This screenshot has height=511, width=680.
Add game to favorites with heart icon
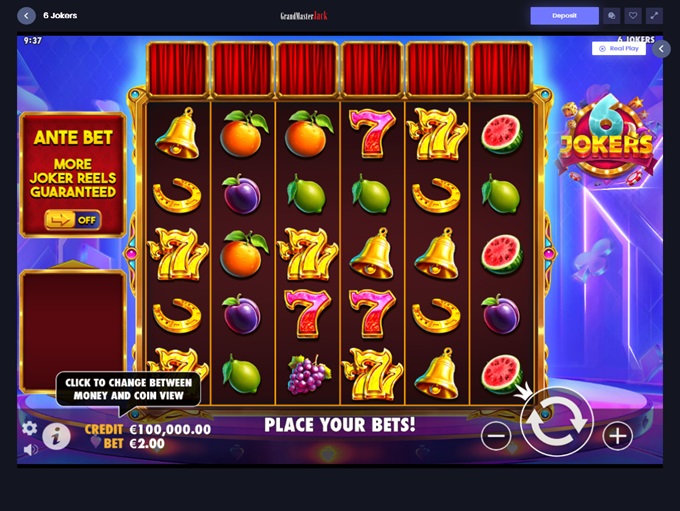coord(633,16)
